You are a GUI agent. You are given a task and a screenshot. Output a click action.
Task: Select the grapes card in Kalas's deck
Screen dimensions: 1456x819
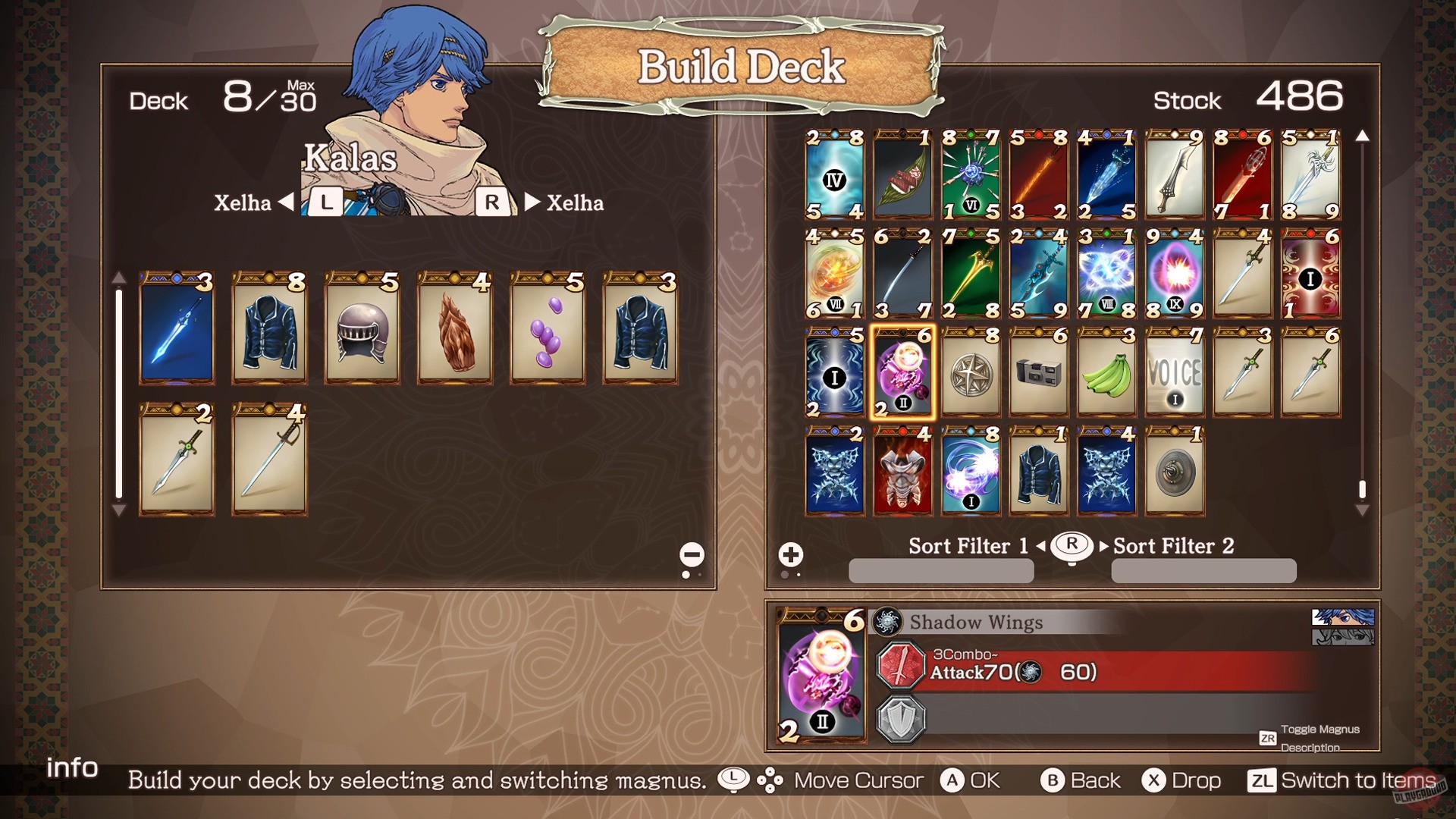[548, 331]
